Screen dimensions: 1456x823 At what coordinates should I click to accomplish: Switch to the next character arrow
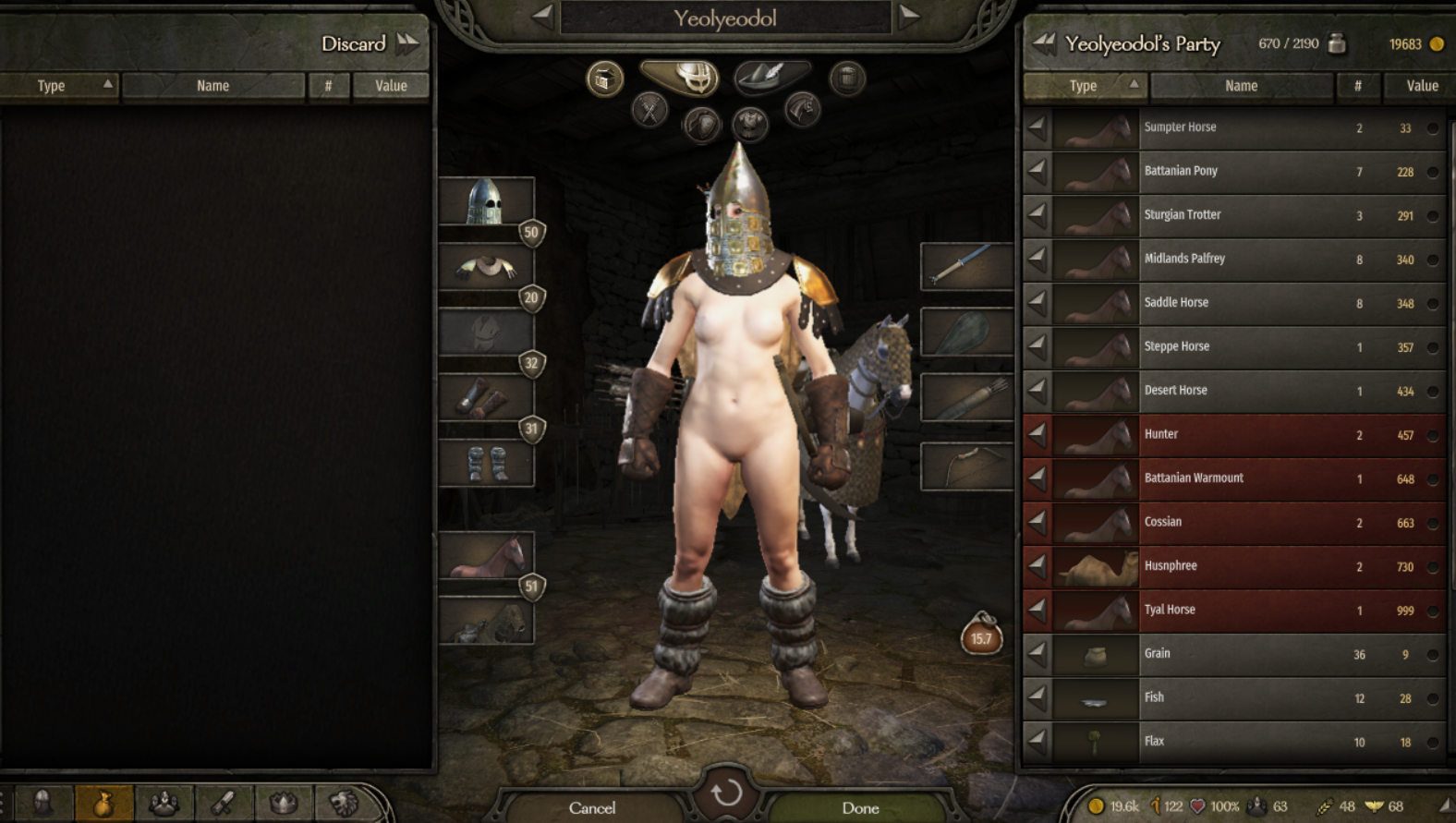point(909,16)
